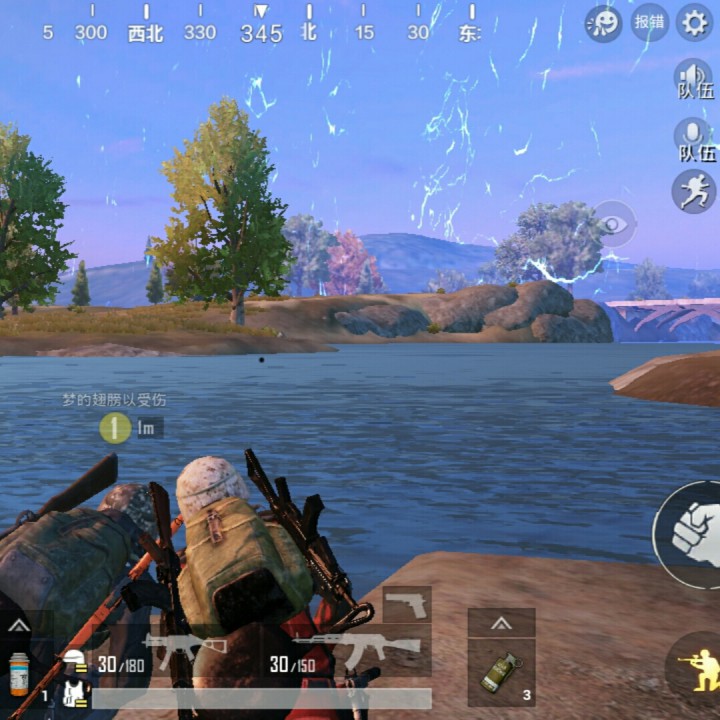This screenshot has height=720, width=720.
Task: Toggle the team speaker voice output
Action: tap(694, 78)
